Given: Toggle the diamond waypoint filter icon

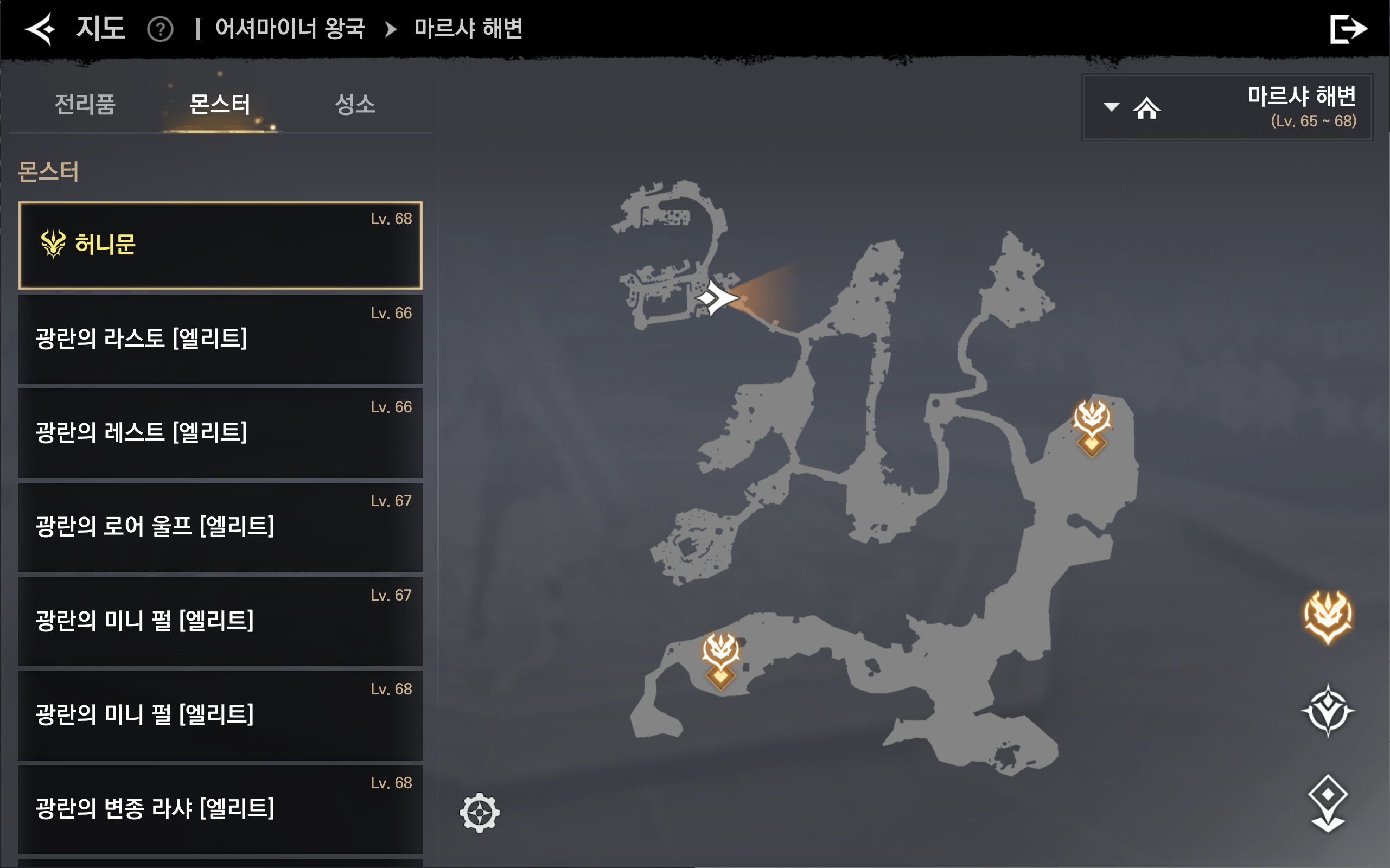Looking at the screenshot, I should pyautogui.click(x=1328, y=802).
